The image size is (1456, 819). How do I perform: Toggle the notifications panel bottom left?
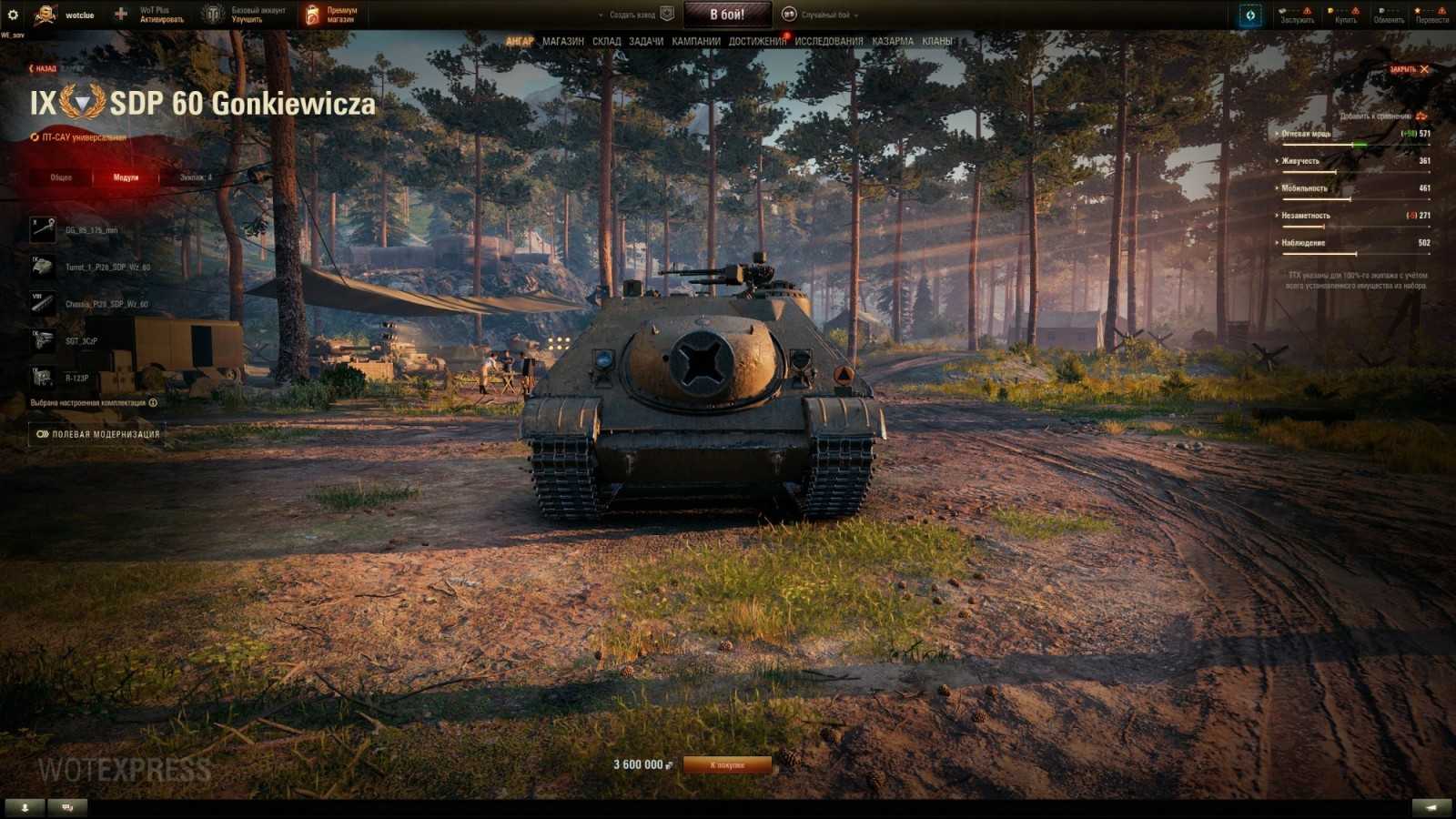pyautogui.click(x=23, y=806)
